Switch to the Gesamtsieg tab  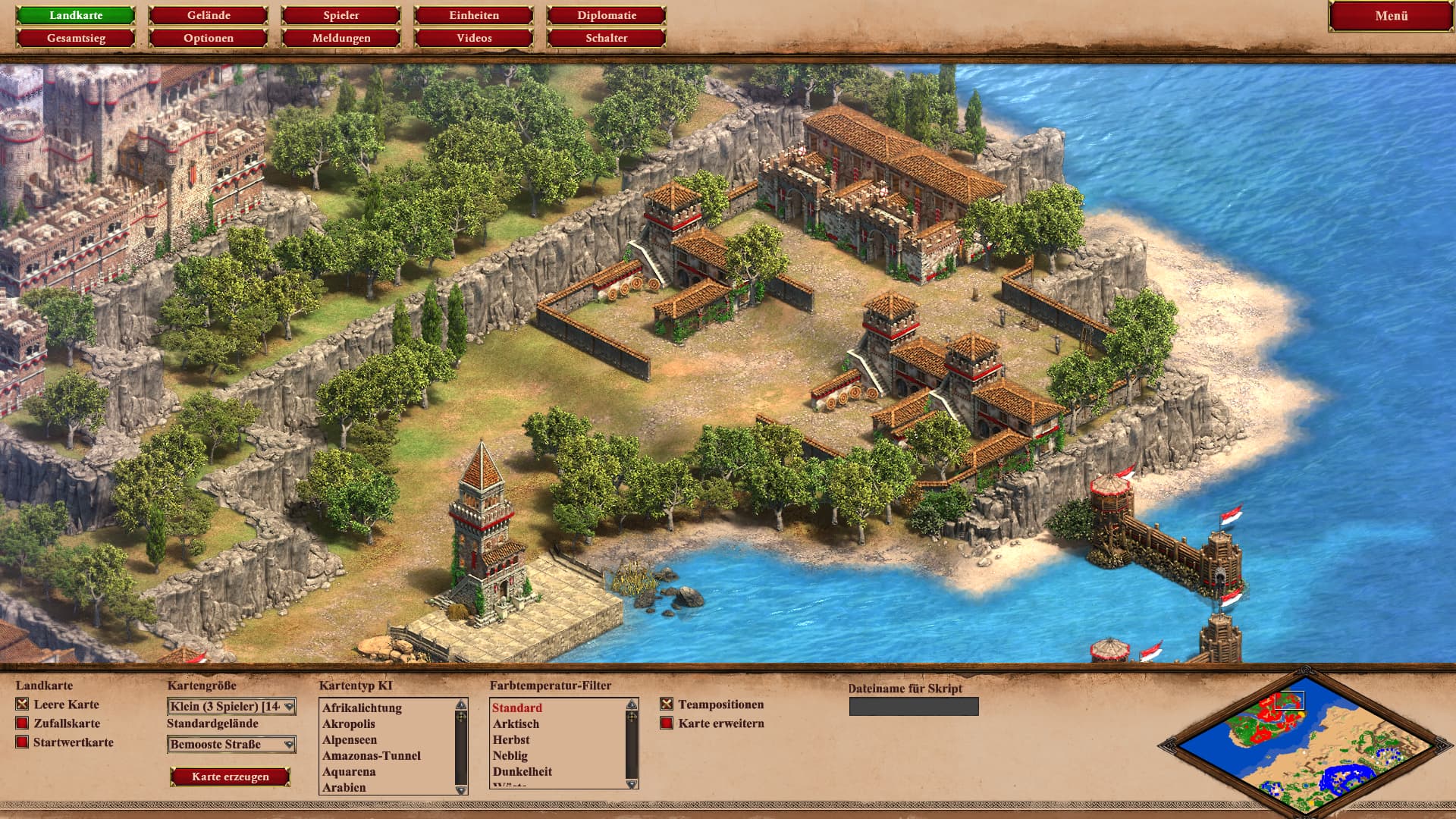[76, 38]
